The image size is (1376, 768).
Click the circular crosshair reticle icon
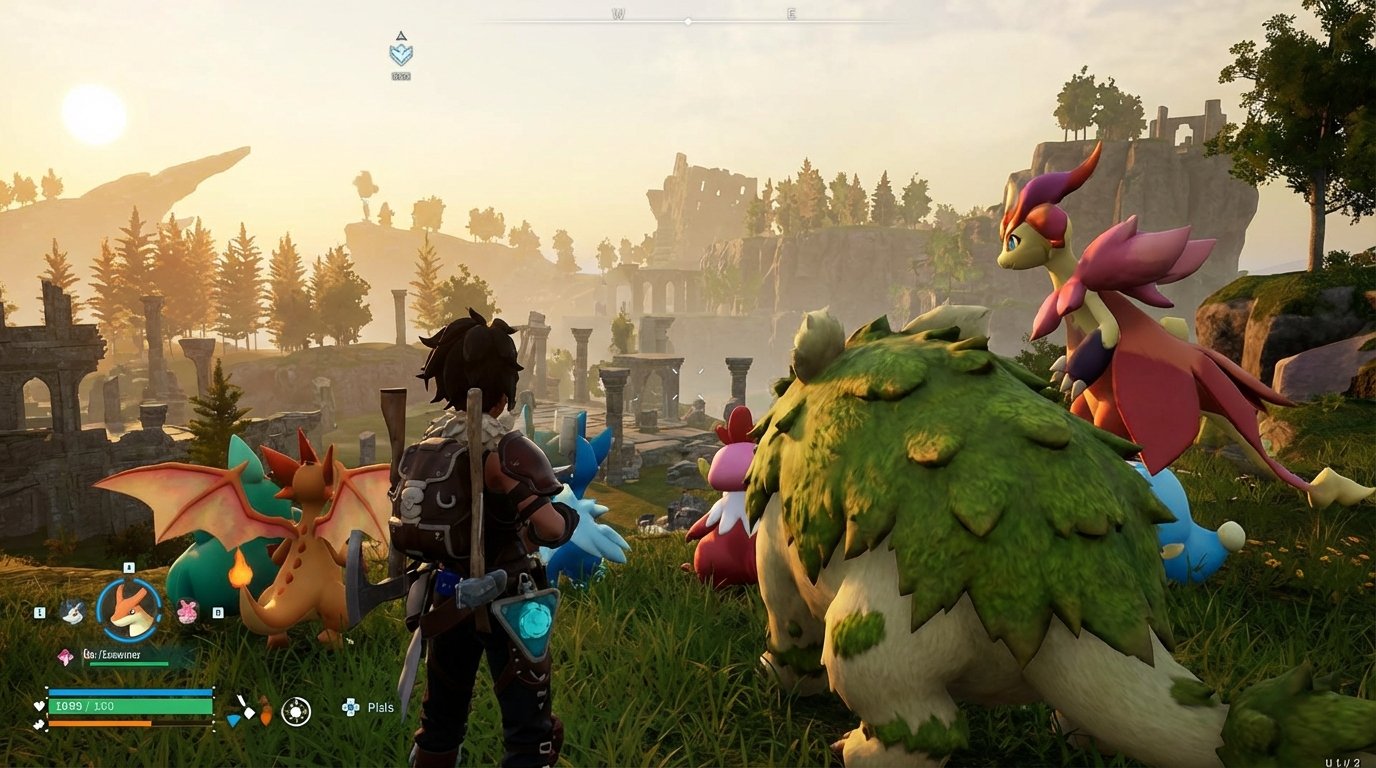296,710
